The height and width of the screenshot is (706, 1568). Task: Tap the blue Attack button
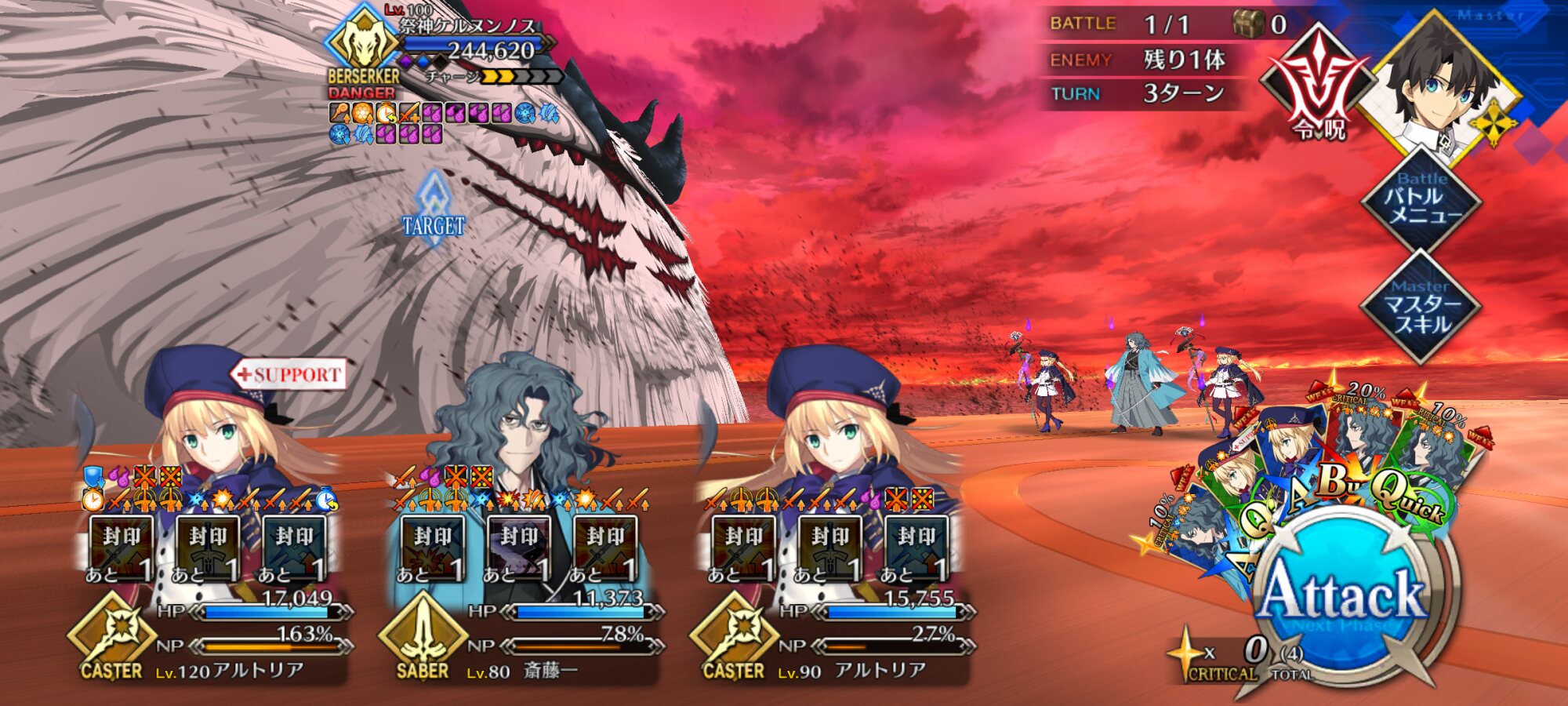click(1342, 598)
